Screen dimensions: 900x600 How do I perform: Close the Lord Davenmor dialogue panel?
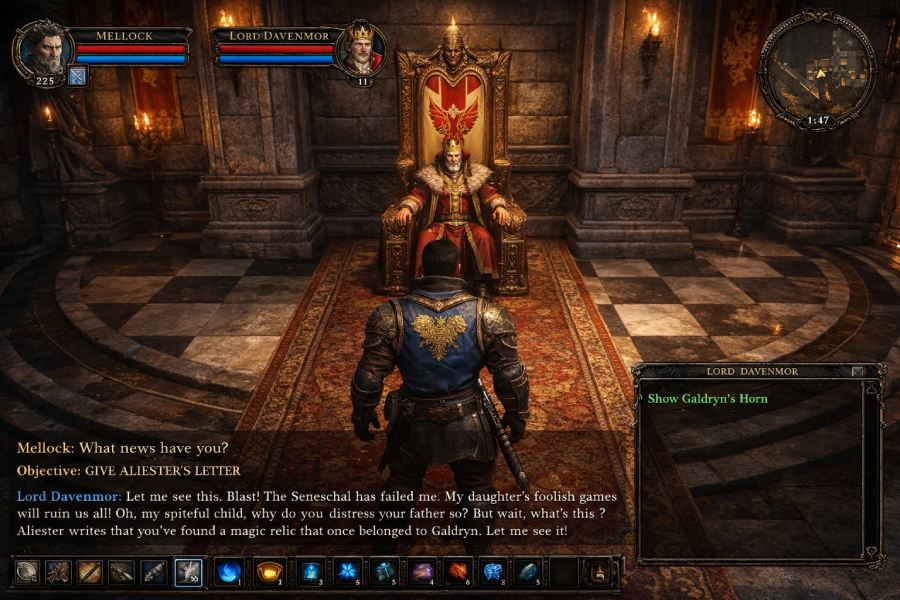(858, 371)
